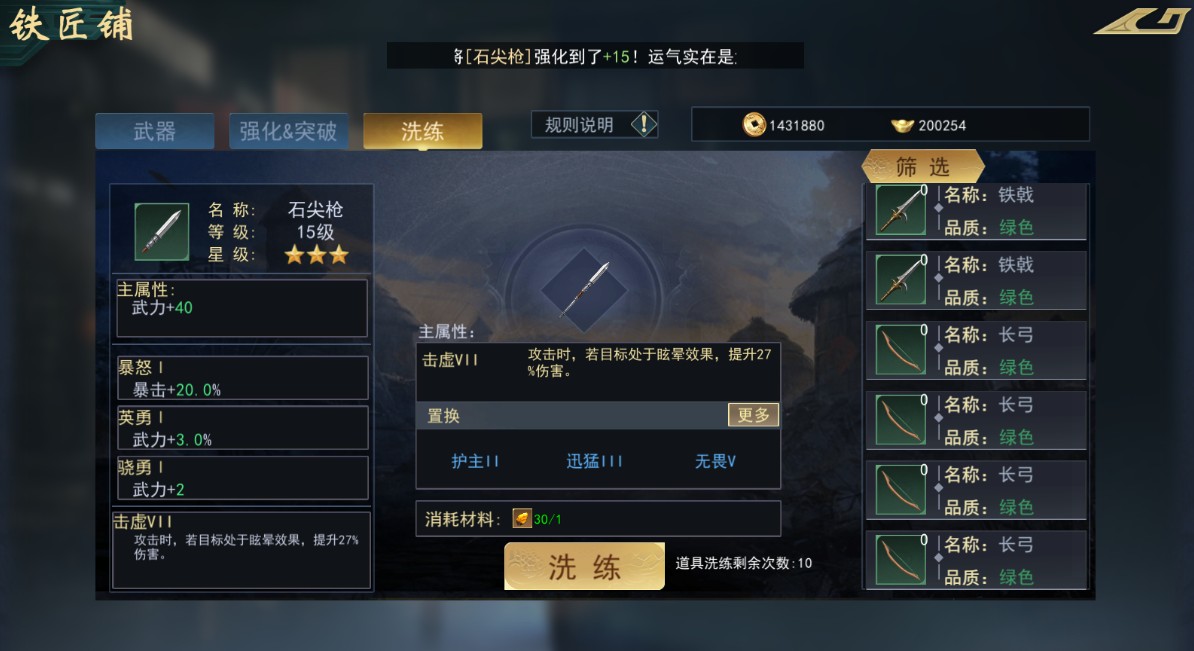Screen dimensions: 1194x651
Task: Open the 强化&突破 tab
Action: pyautogui.click(x=288, y=131)
